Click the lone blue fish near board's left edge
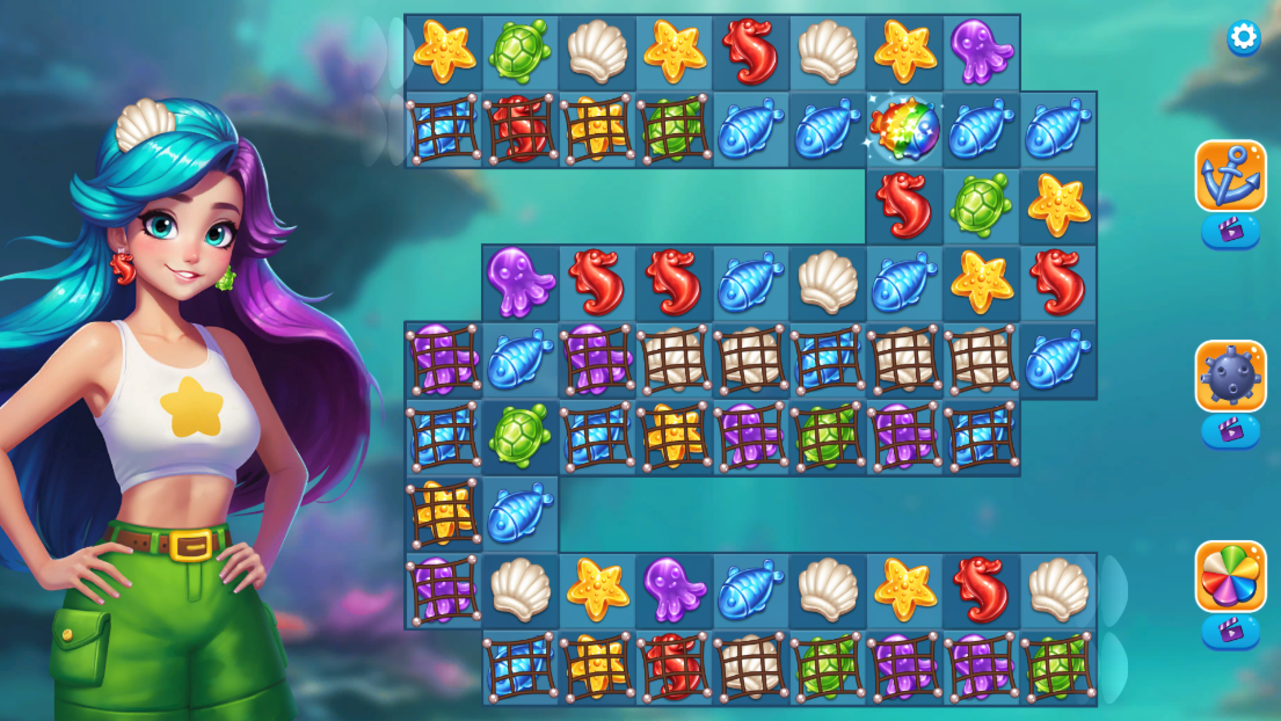Viewport: 1281px width, 721px height. pyautogui.click(x=521, y=513)
